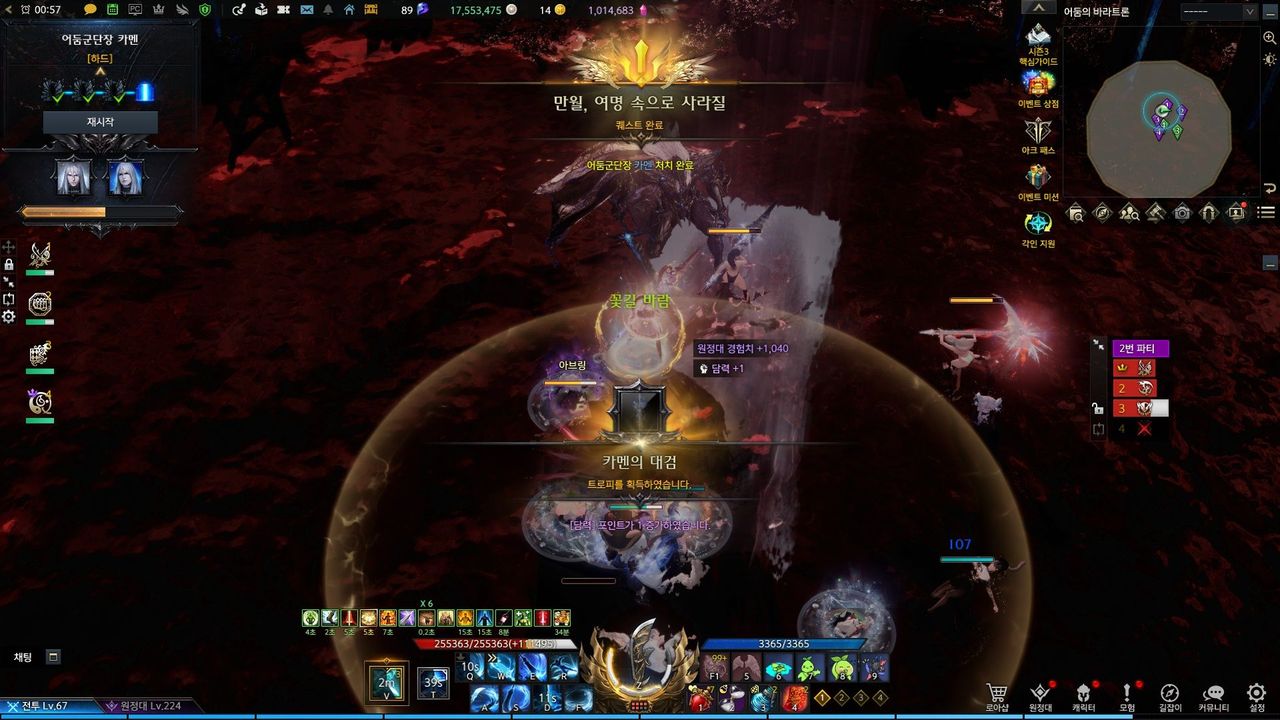1280x720 pixels.
Task: Open the channel dropdown above the minimap
Action: tap(1219, 11)
